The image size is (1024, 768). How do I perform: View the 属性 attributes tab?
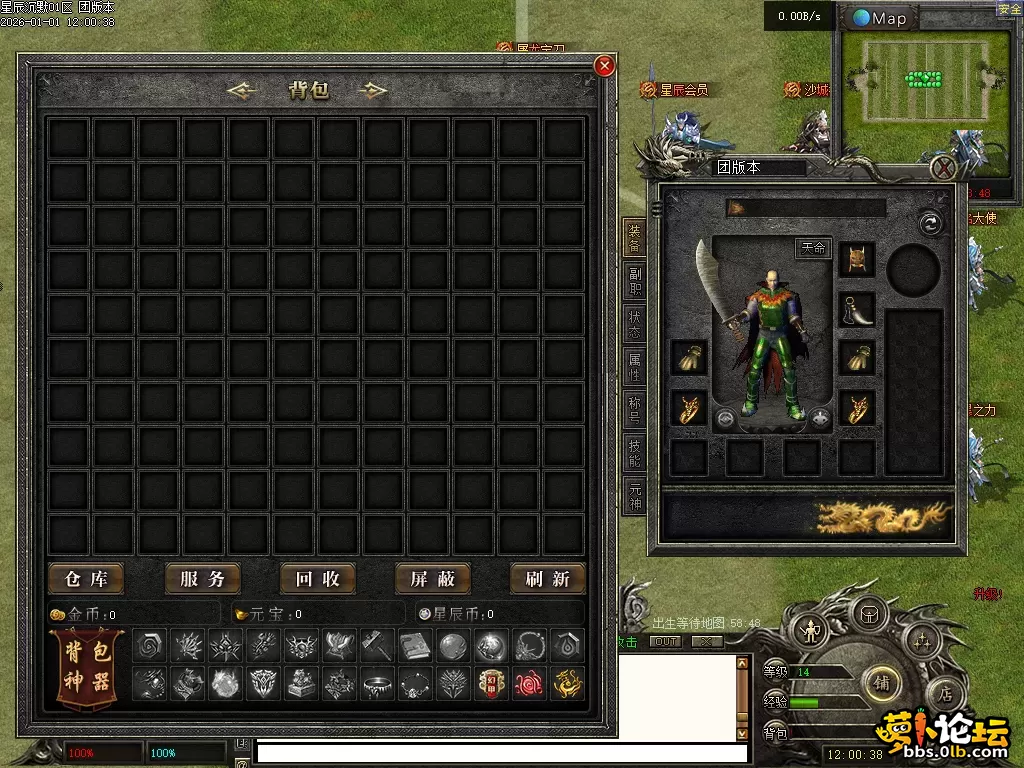tap(634, 367)
